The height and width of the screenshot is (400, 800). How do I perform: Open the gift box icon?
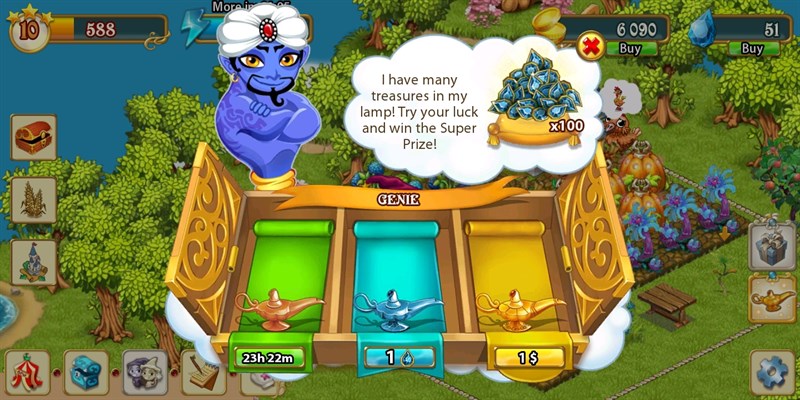[x=772, y=246]
